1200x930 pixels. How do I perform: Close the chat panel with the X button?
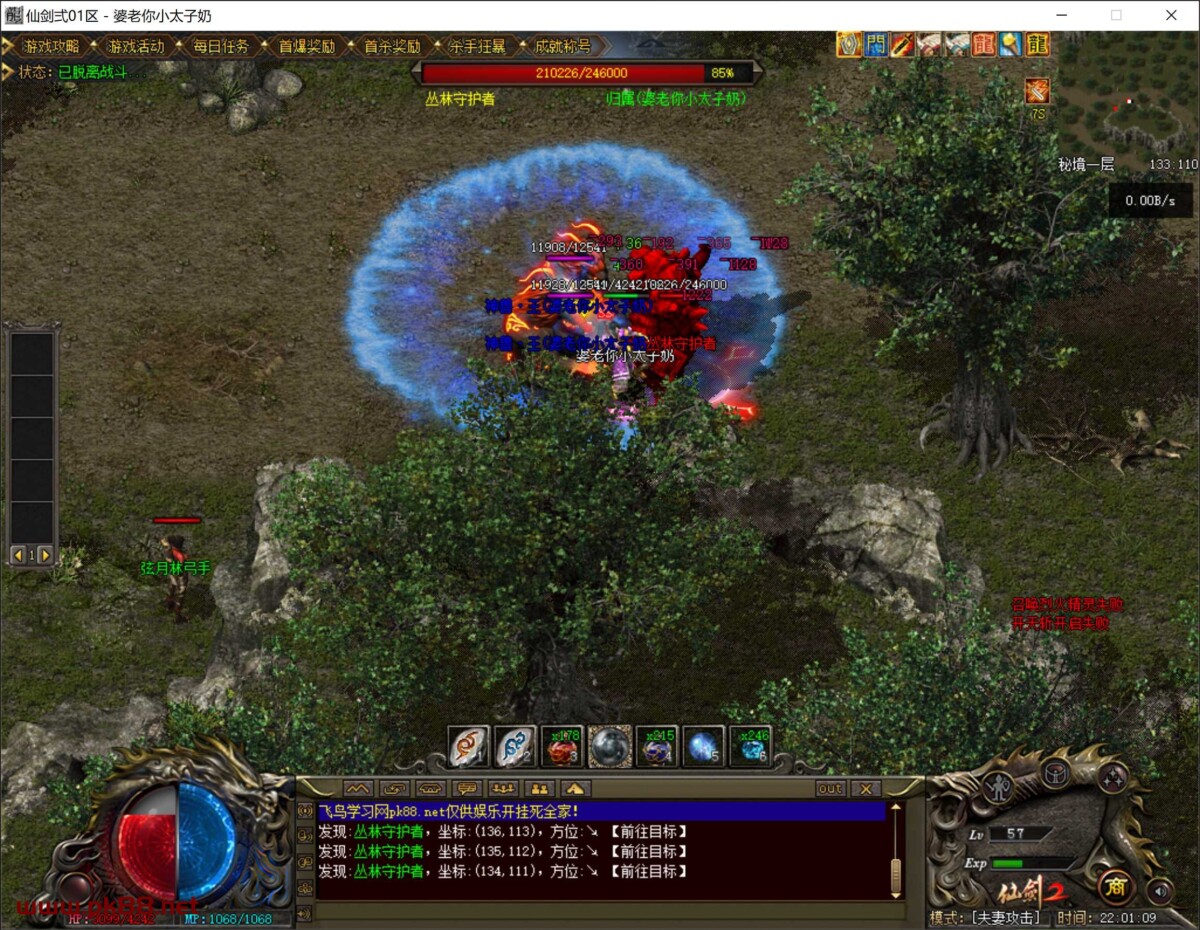pyautogui.click(x=866, y=789)
